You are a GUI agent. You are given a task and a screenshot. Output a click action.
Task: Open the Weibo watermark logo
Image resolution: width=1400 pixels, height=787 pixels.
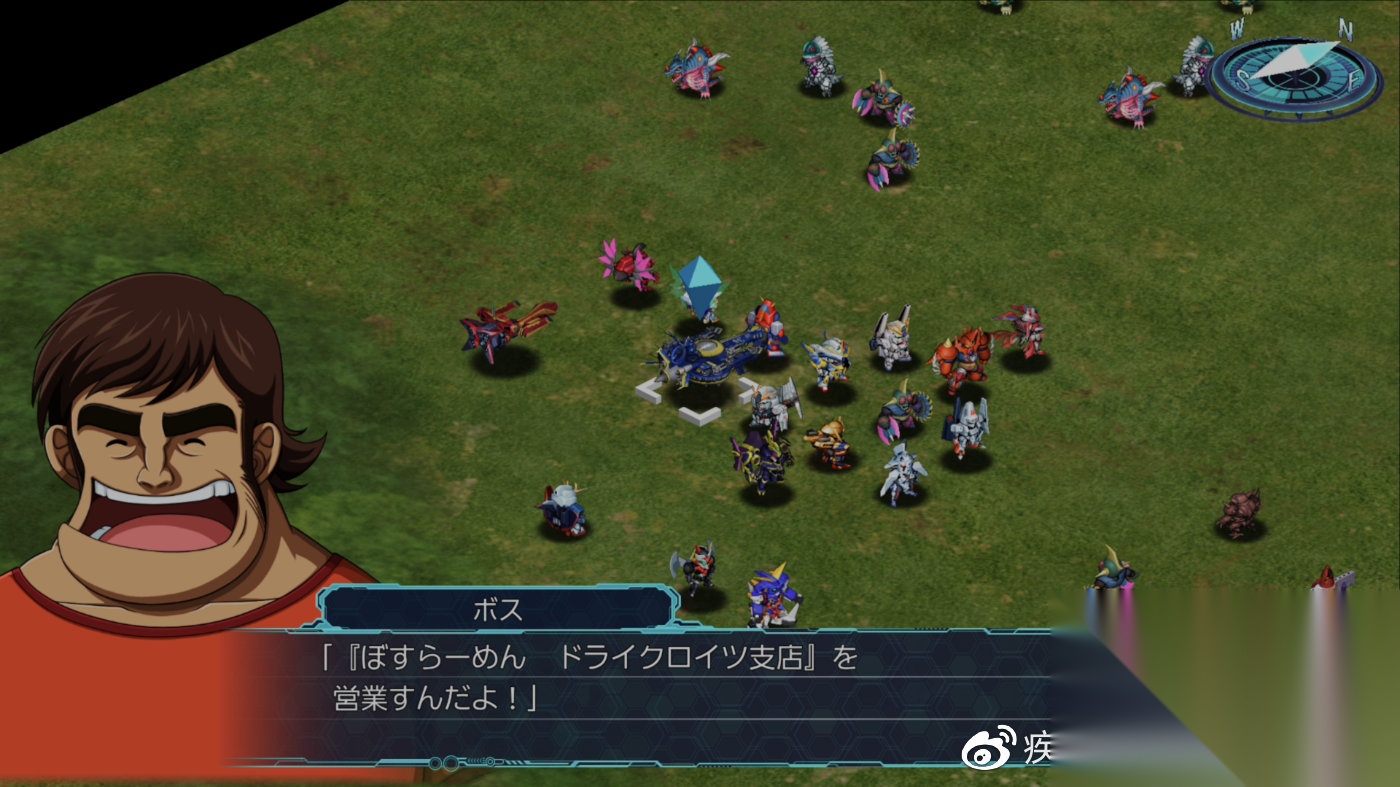point(987,747)
